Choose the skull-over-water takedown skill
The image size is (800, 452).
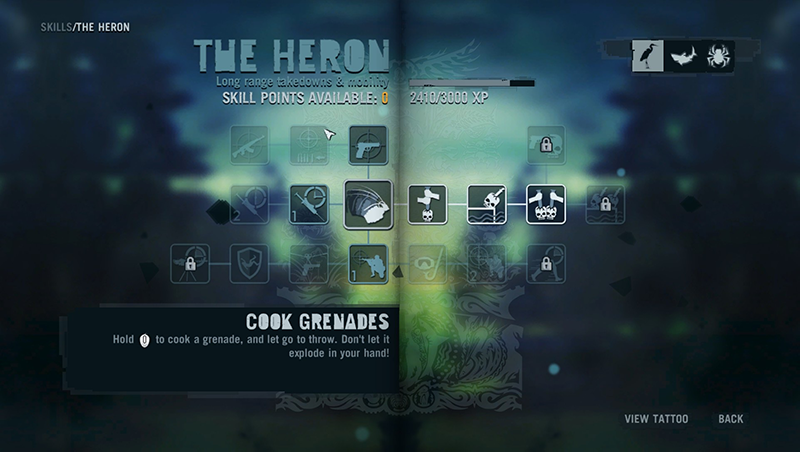coord(487,205)
